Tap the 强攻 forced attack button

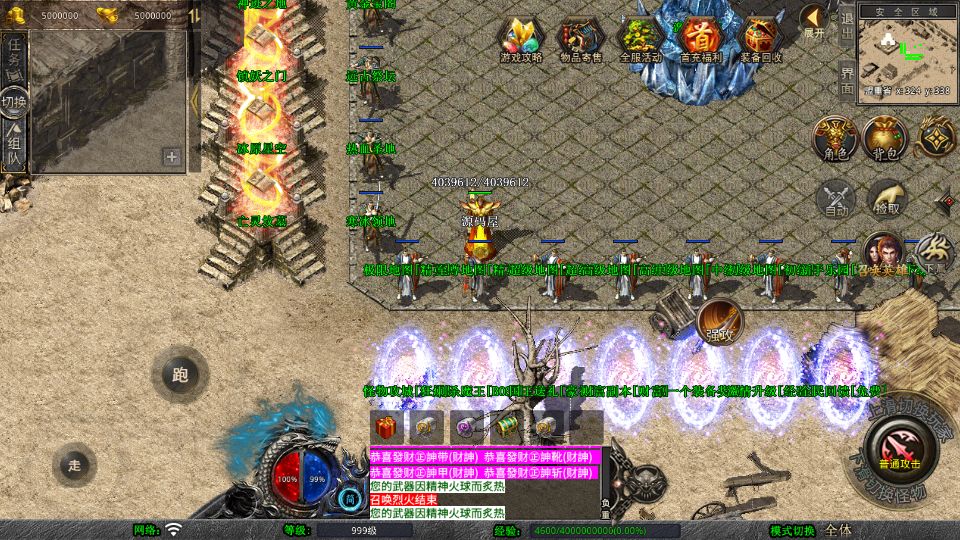click(x=720, y=320)
